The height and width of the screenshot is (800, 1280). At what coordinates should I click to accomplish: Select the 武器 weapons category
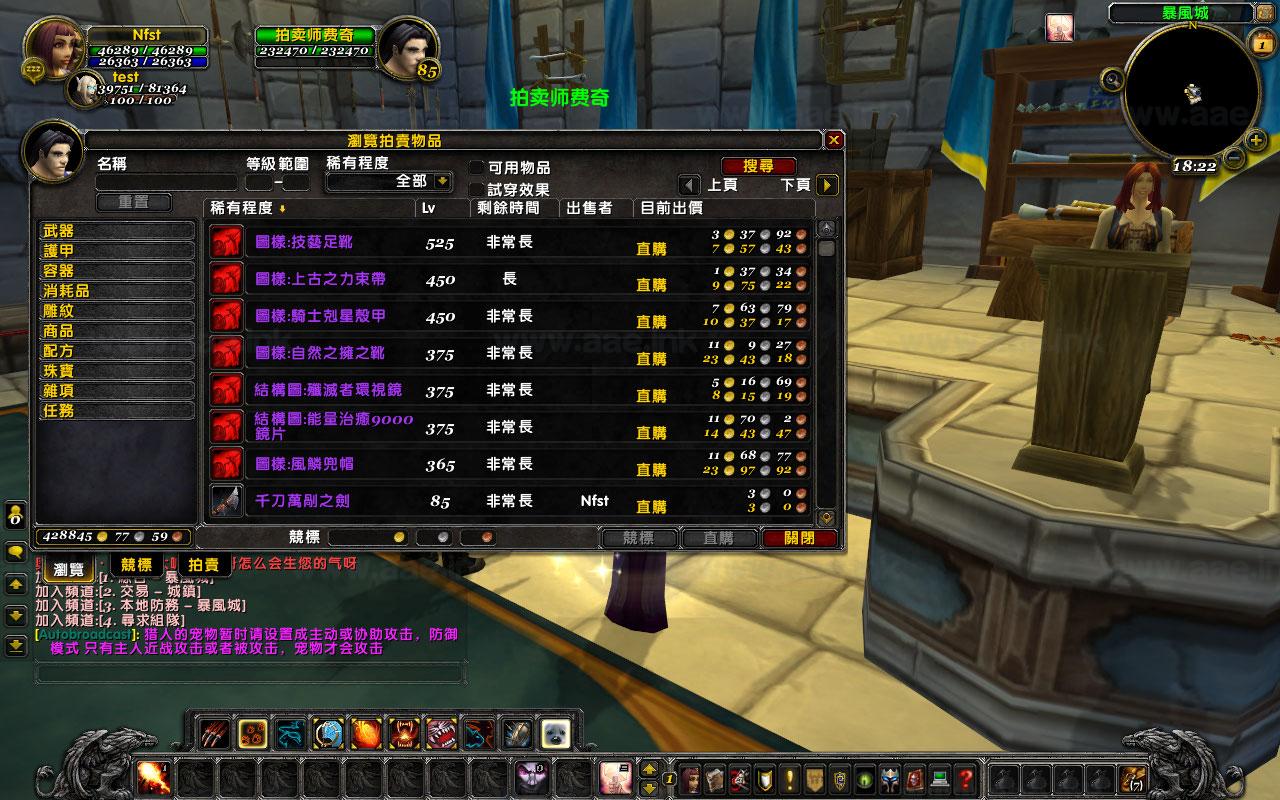coord(115,231)
